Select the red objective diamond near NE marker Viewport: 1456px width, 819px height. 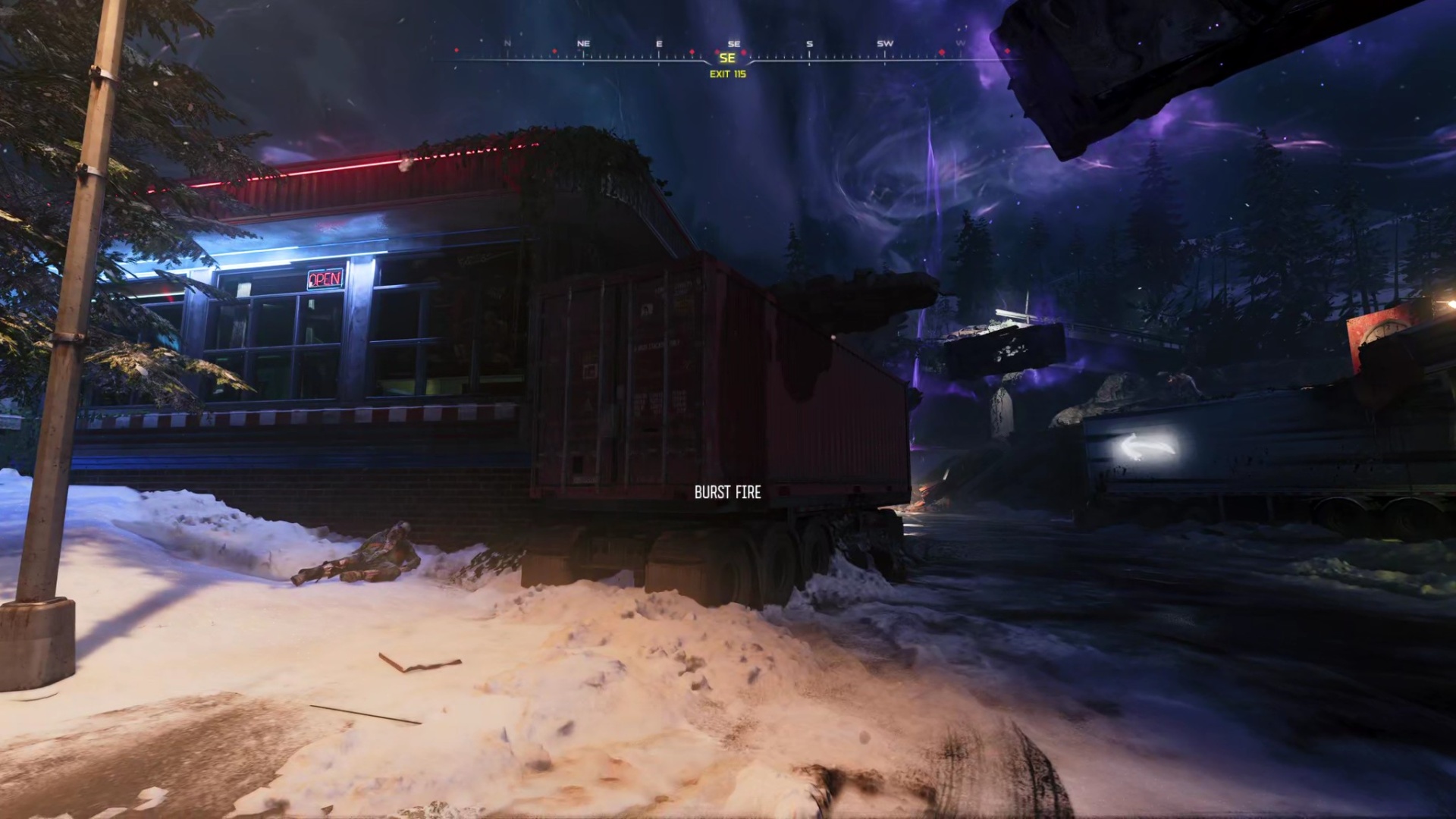point(554,51)
